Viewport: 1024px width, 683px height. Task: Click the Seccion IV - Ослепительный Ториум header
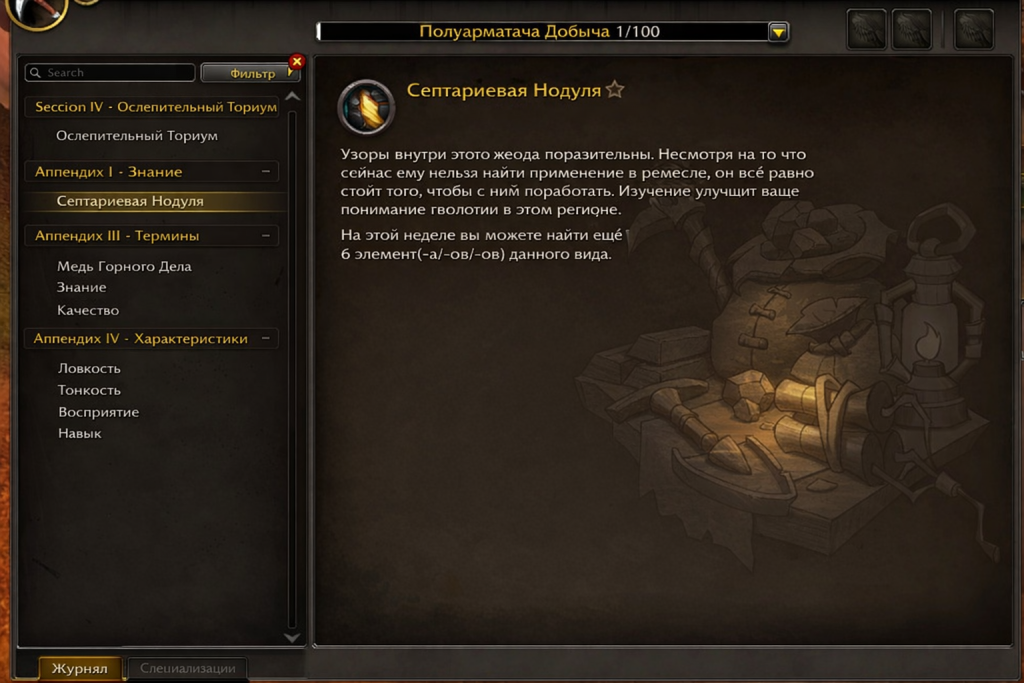(x=155, y=107)
